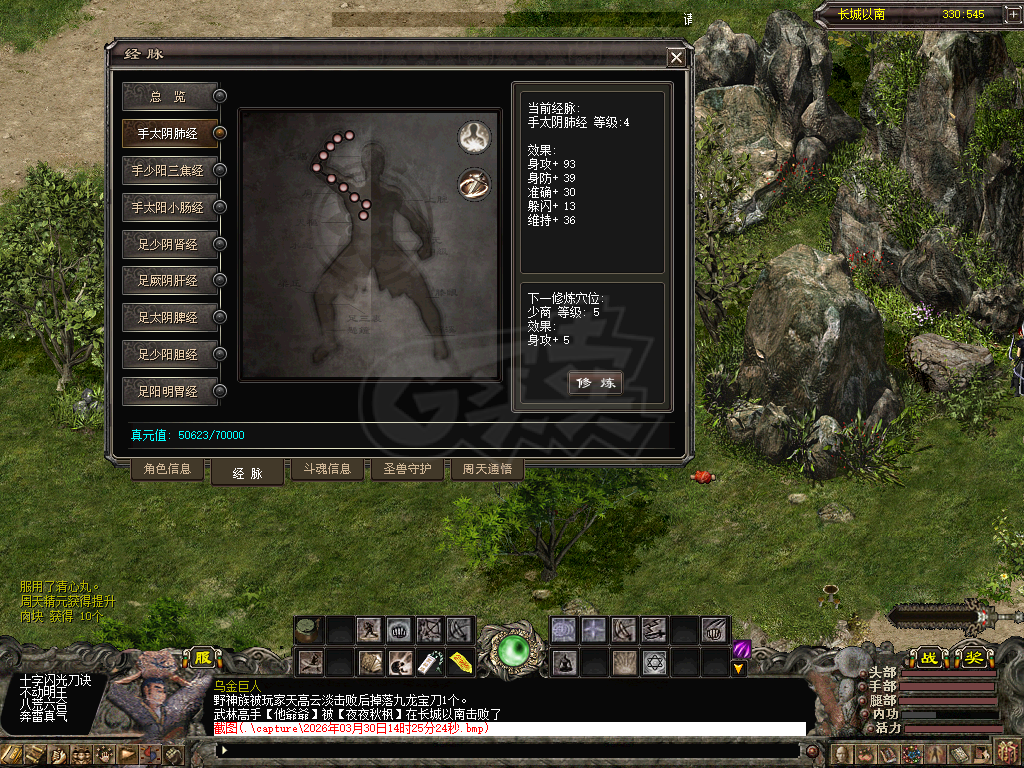Open the 奖 reward button
Image resolution: width=1024 pixels, height=768 pixels.
pos(975,658)
